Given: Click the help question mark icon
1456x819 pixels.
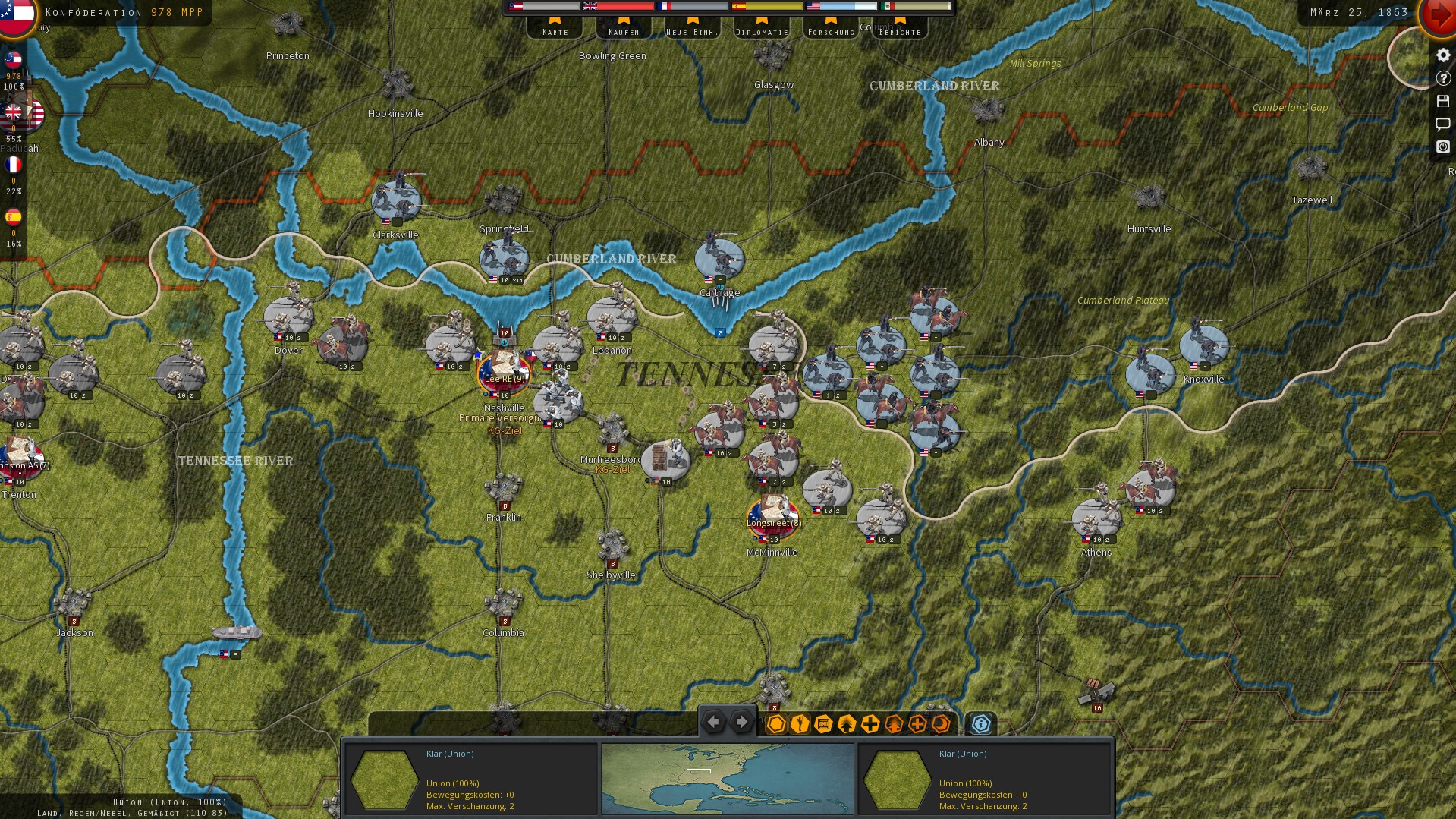Looking at the screenshot, I should (1443, 78).
